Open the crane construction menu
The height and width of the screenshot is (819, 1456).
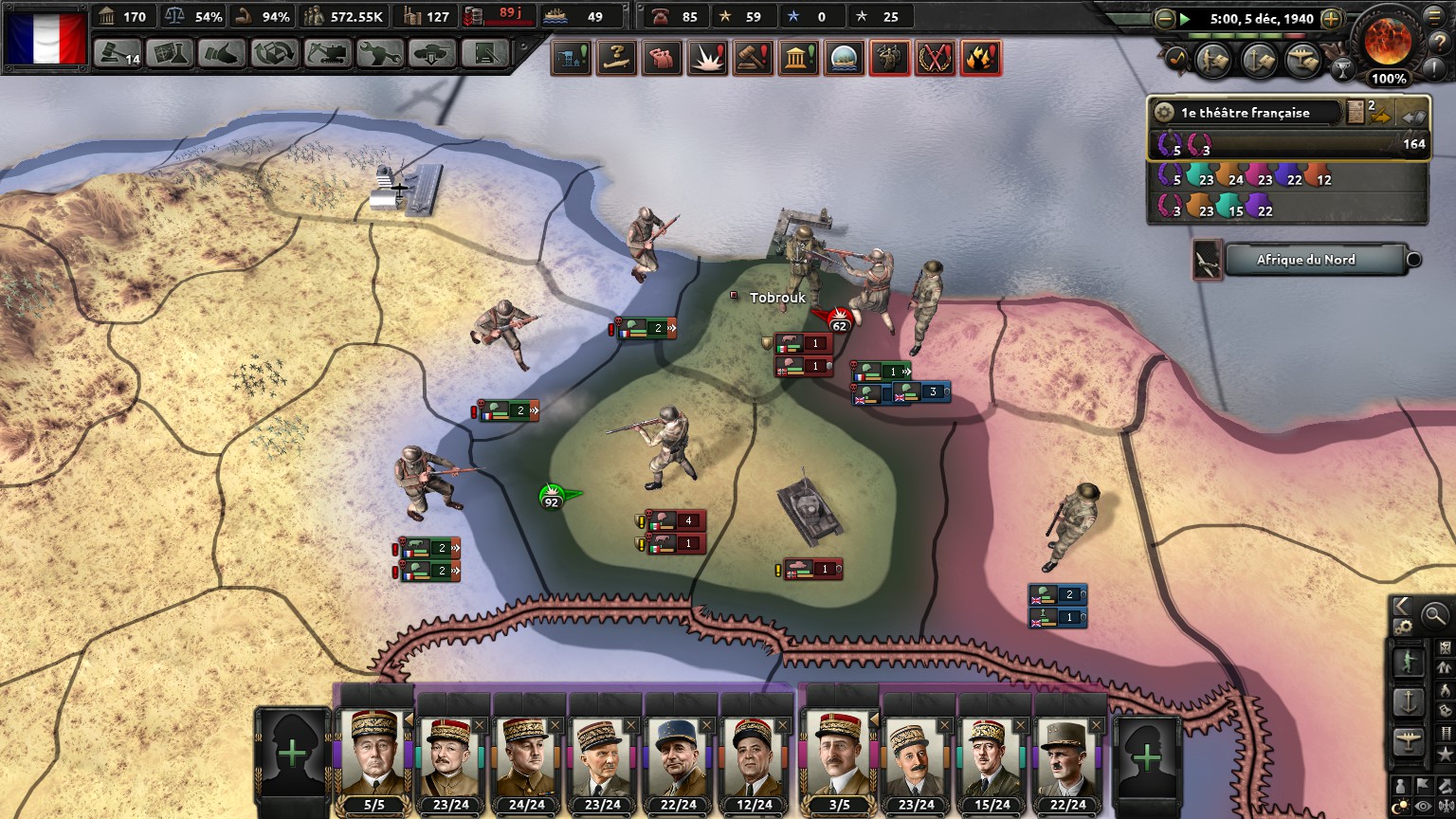pos(327,53)
